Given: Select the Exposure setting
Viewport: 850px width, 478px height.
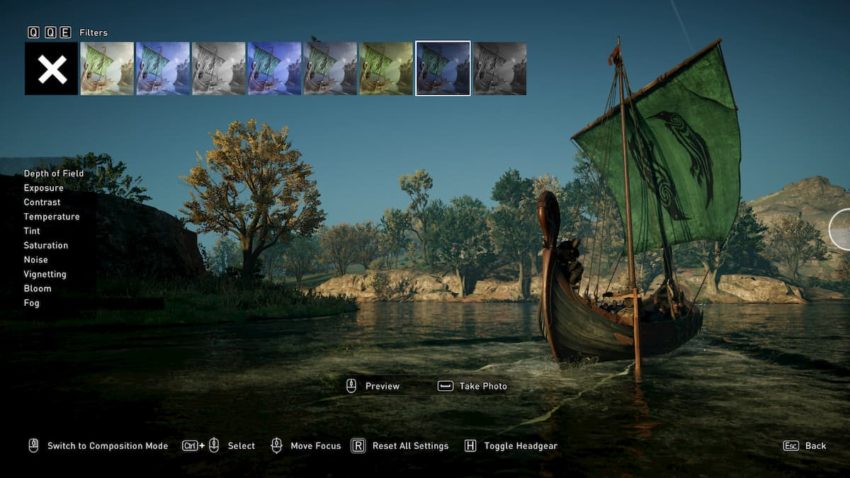Looking at the screenshot, I should [44, 188].
